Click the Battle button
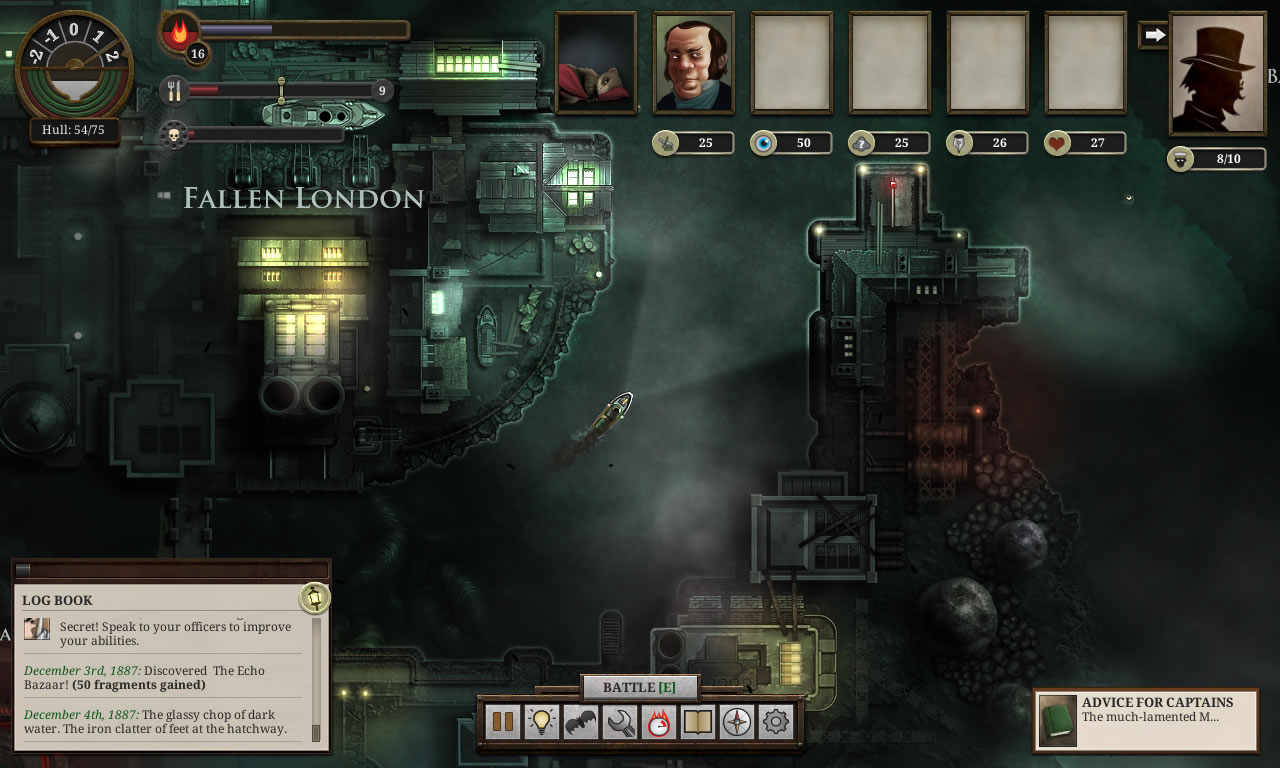The image size is (1280, 768). point(640,687)
